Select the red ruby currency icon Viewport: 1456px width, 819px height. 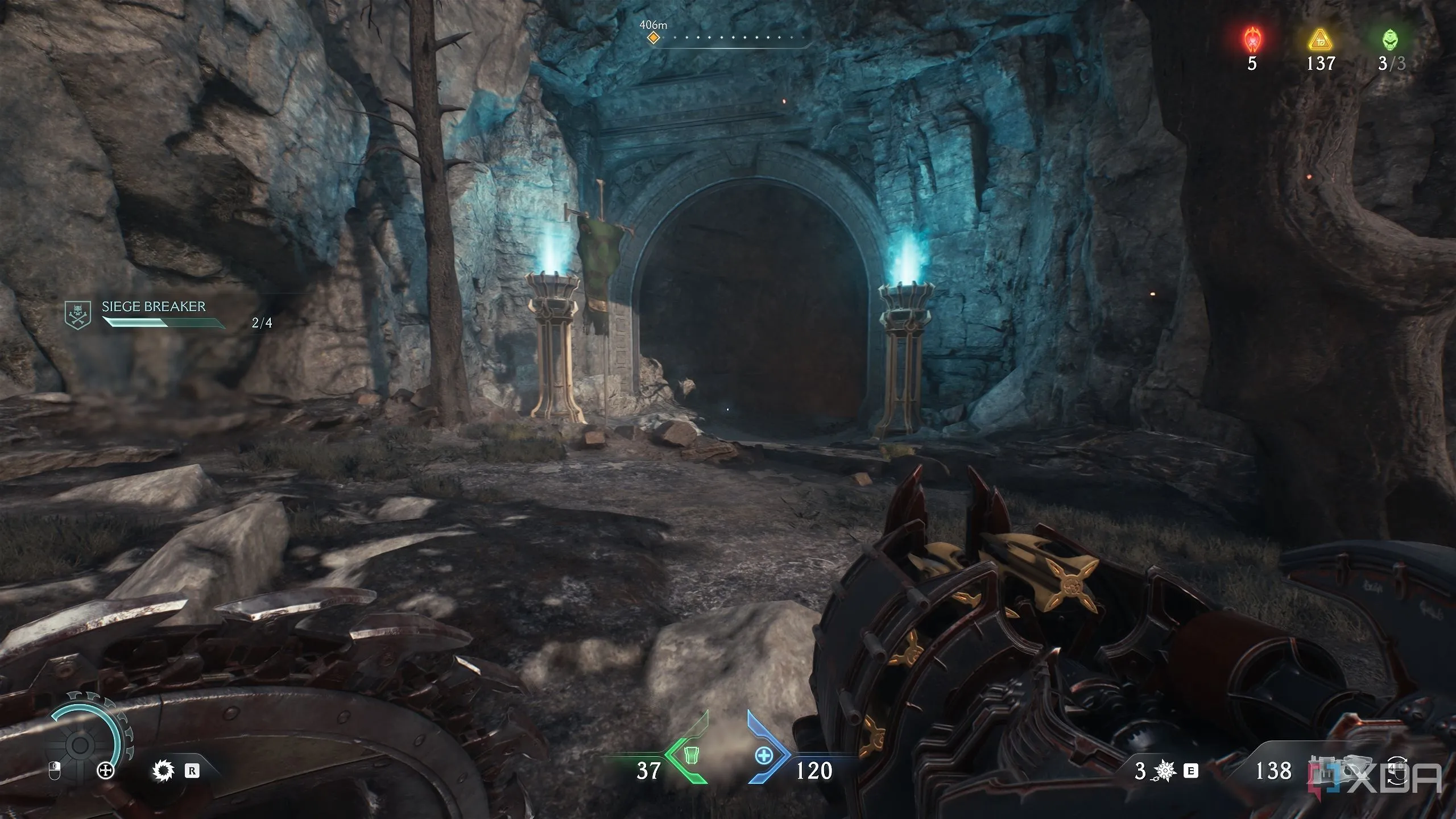(1252, 40)
